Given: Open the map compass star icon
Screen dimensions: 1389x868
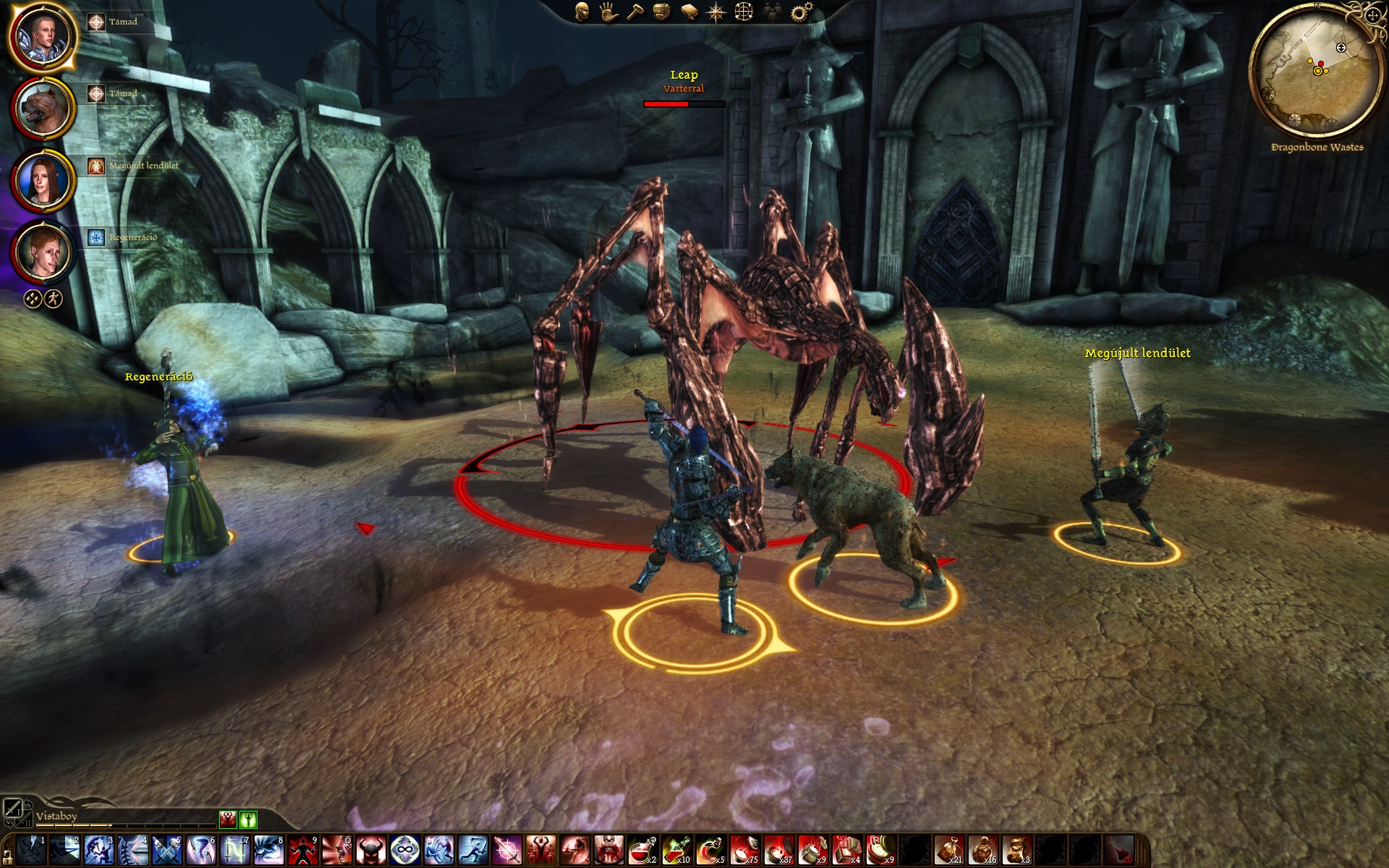Looking at the screenshot, I should 716,12.
